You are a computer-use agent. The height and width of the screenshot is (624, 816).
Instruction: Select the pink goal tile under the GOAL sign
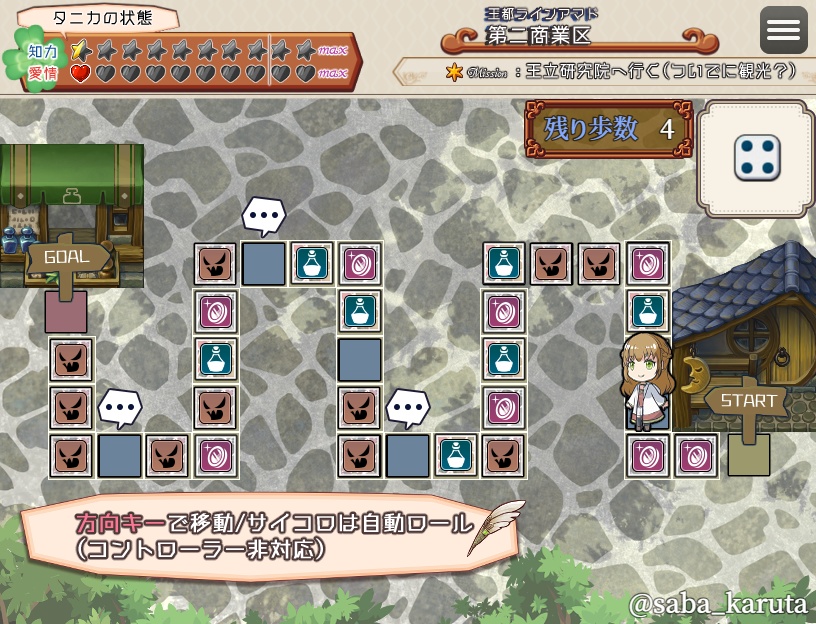[66, 313]
